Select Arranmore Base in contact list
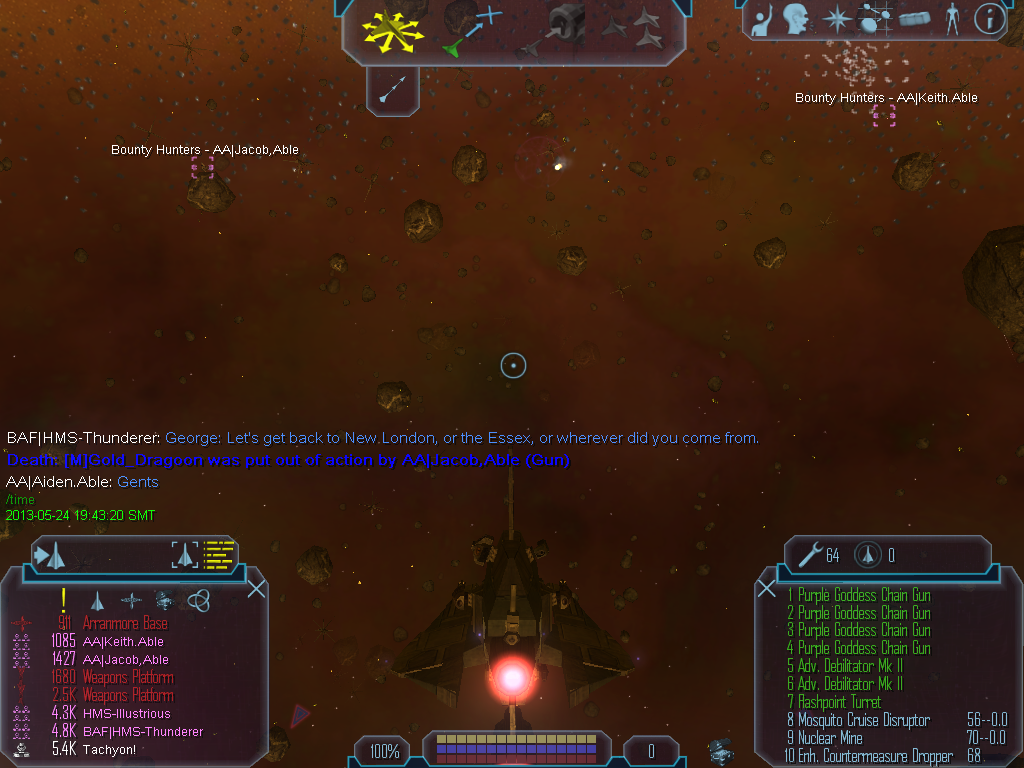The height and width of the screenshot is (768, 1024). (x=125, y=624)
